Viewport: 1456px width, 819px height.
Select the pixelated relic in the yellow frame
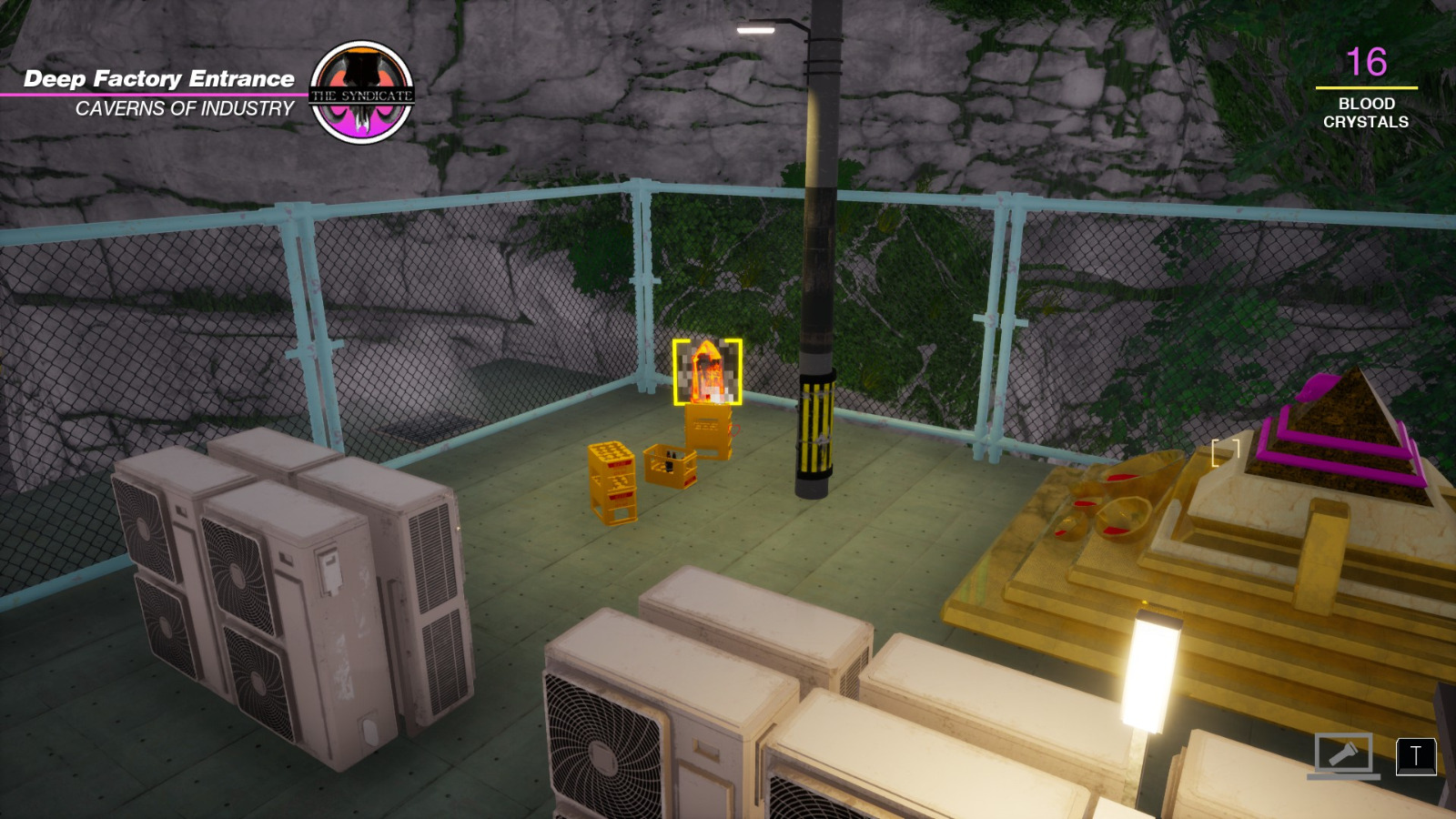click(708, 369)
